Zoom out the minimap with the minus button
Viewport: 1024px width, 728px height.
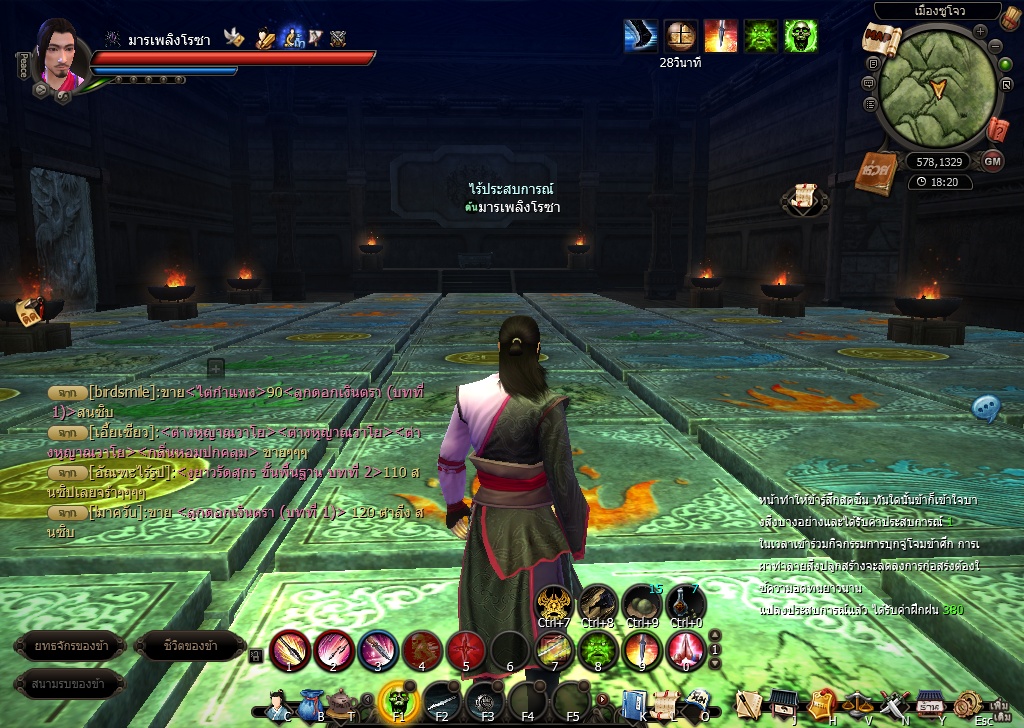(x=995, y=47)
